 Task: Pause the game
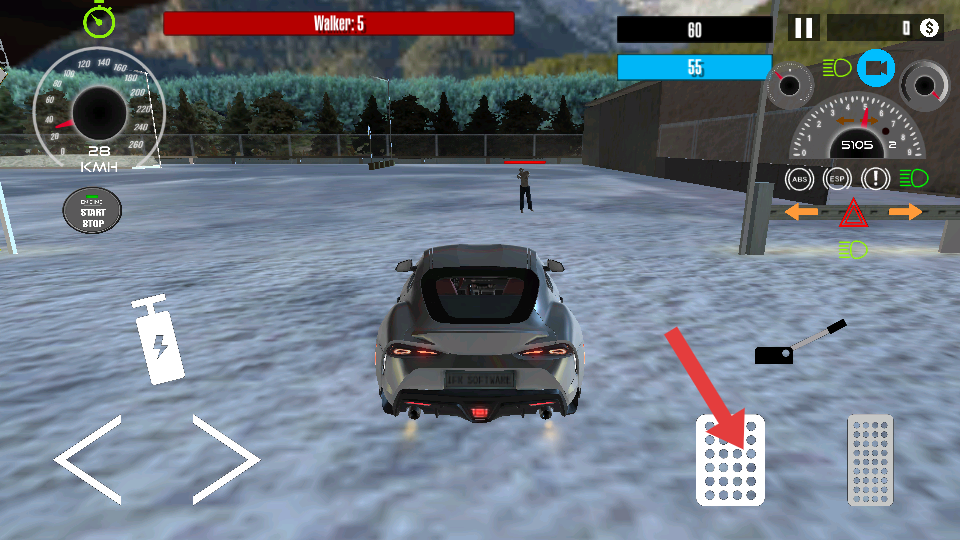pyautogui.click(x=803, y=28)
